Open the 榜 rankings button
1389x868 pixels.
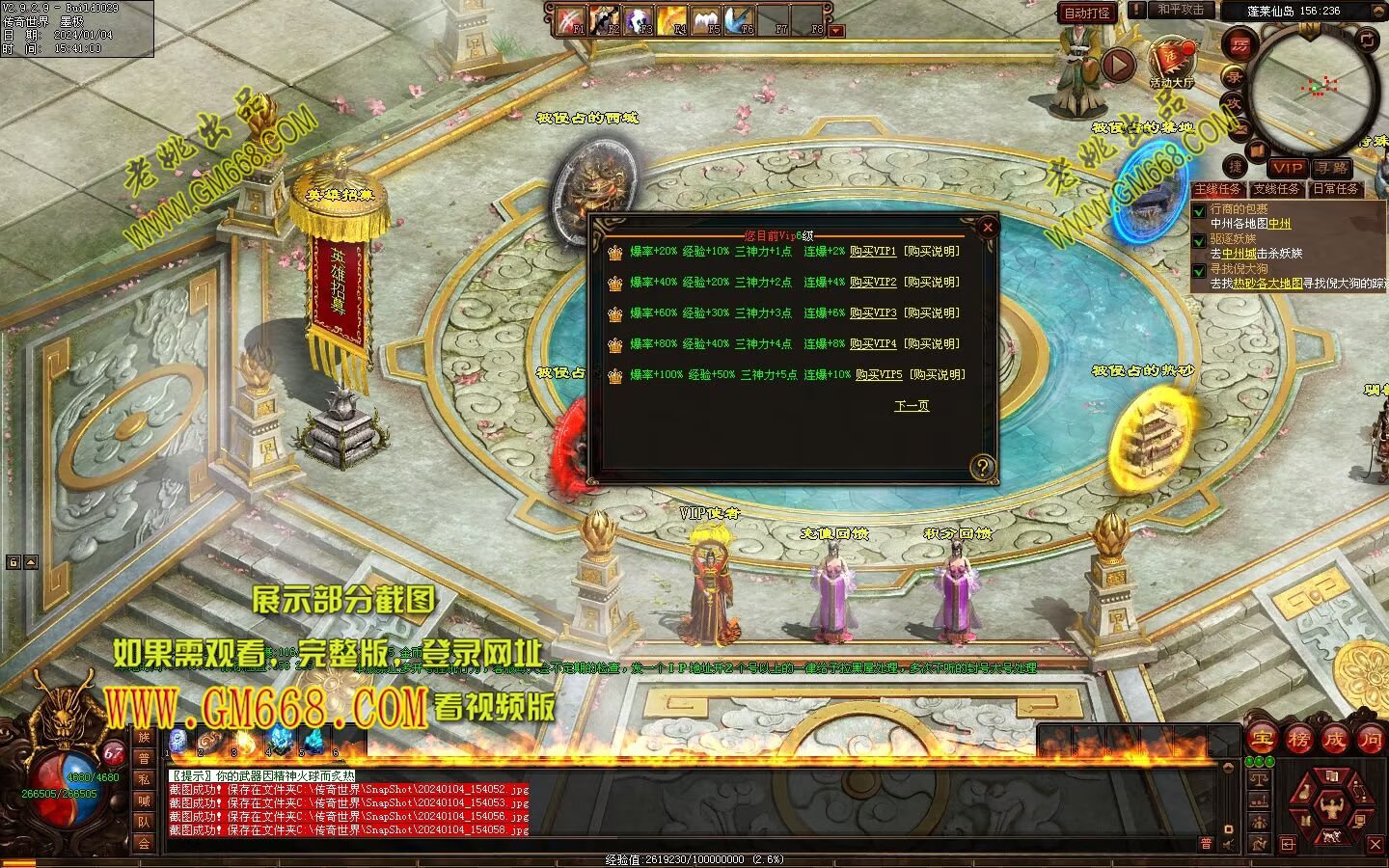[x=1297, y=740]
